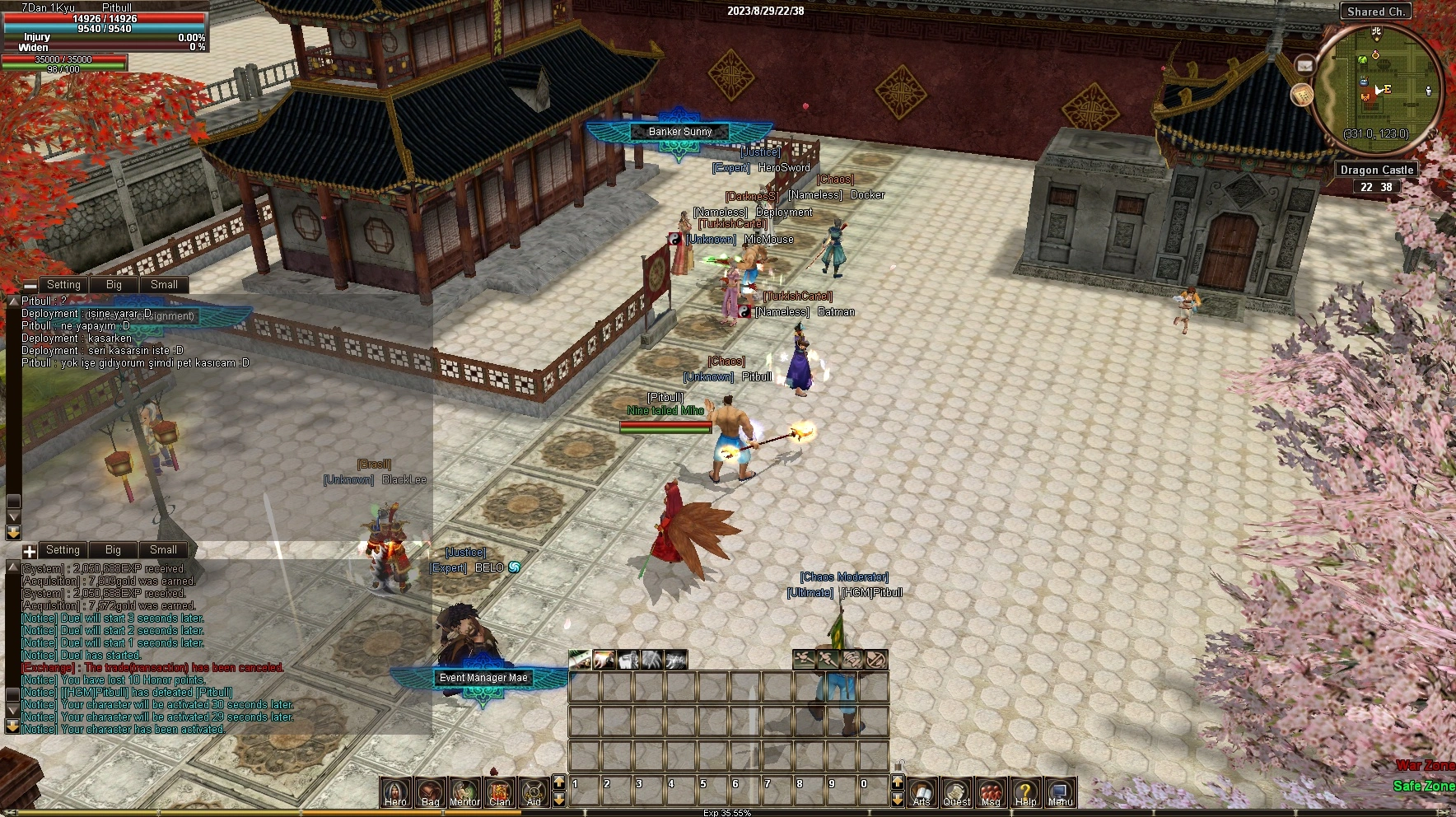Click the mail envelope icon beside the minimap
Image resolution: width=1456 pixels, height=817 pixels.
click(x=1305, y=65)
